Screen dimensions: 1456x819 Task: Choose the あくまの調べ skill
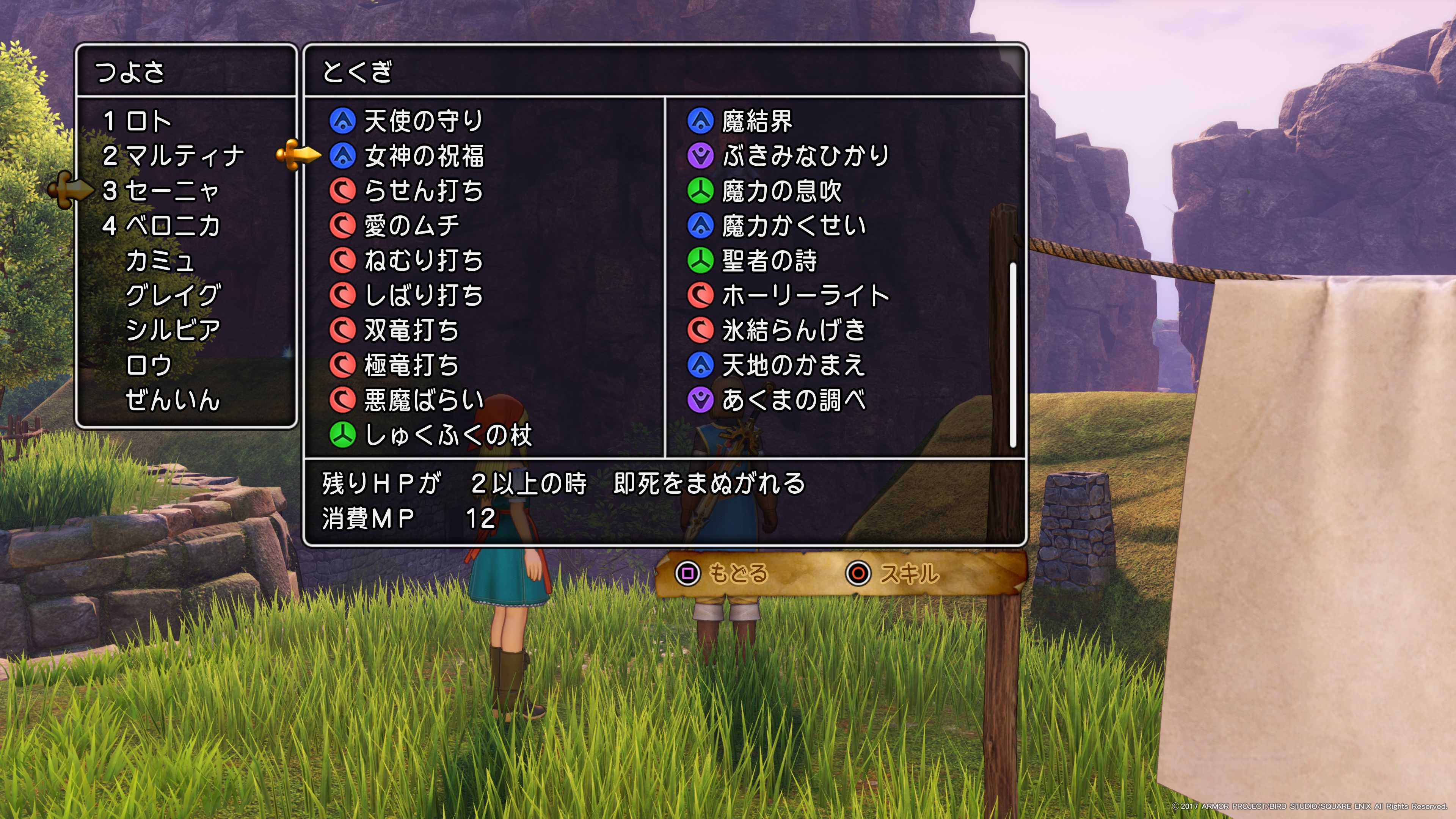pos(794,400)
